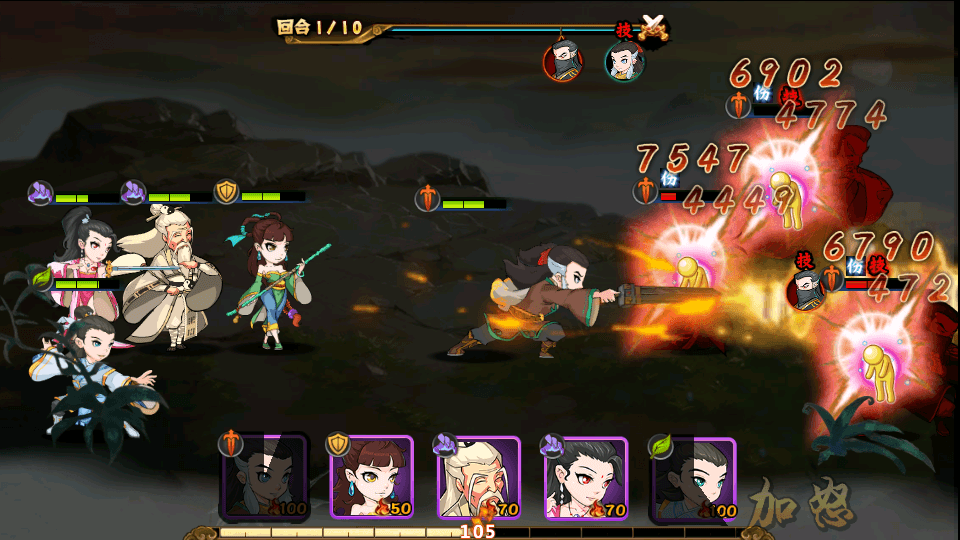
Task: Click the masked enemy portrait on turn bar
Action: [563, 62]
